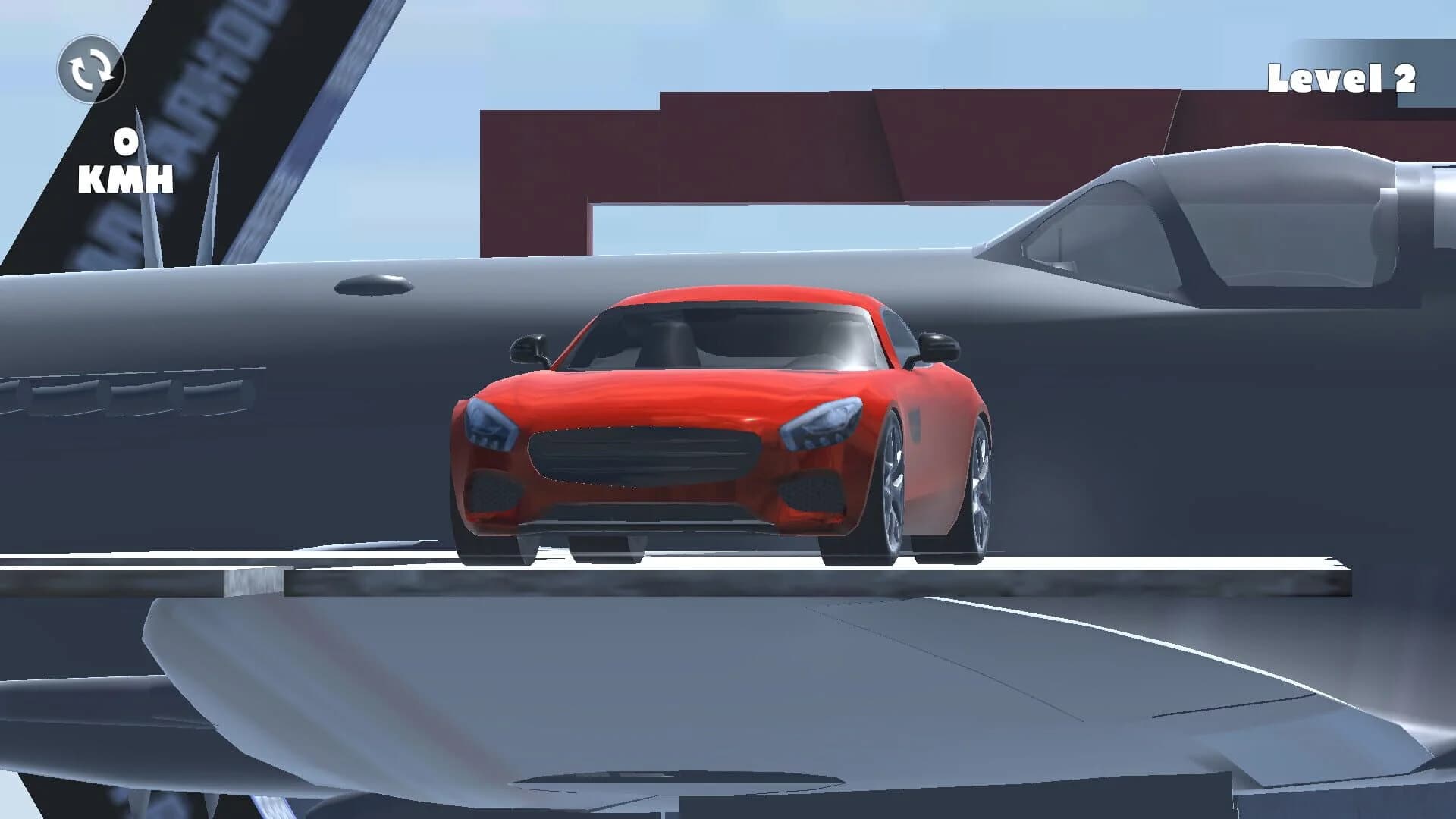Click the circular hatch on the jet fuselage
Screen dimensions: 1456x819
375,285
